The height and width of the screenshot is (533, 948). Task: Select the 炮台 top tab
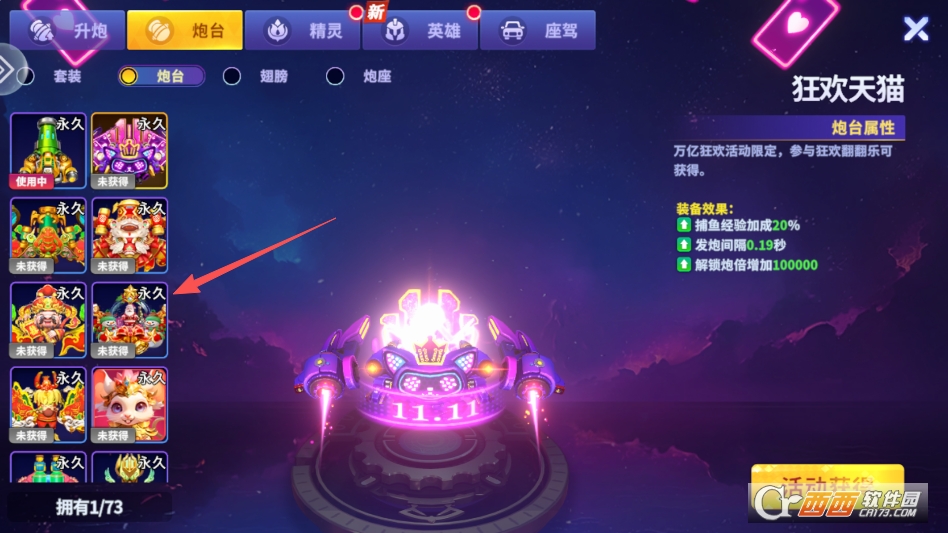185,30
